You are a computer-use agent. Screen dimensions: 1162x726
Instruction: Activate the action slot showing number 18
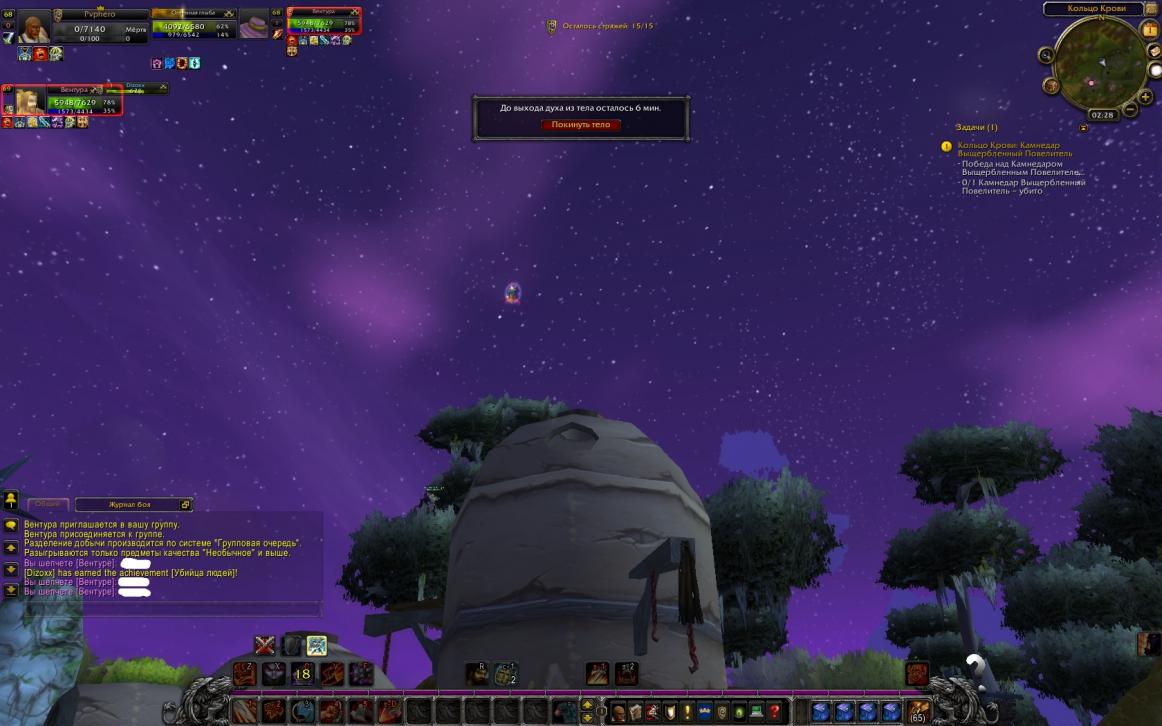click(302, 674)
